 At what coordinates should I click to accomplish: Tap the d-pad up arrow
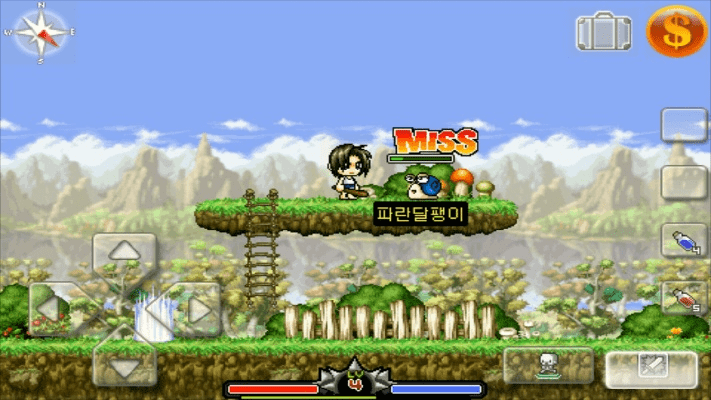point(124,252)
